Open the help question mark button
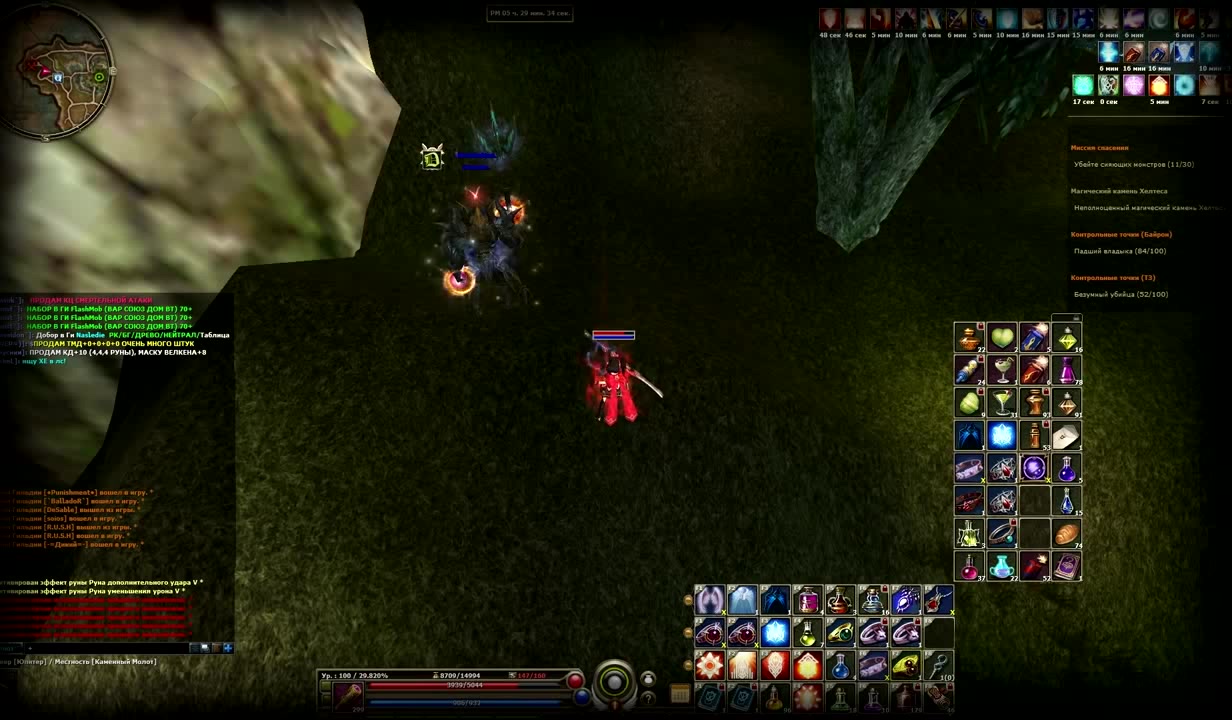Image resolution: width=1232 pixels, height=720 pixels. (648, 697)
